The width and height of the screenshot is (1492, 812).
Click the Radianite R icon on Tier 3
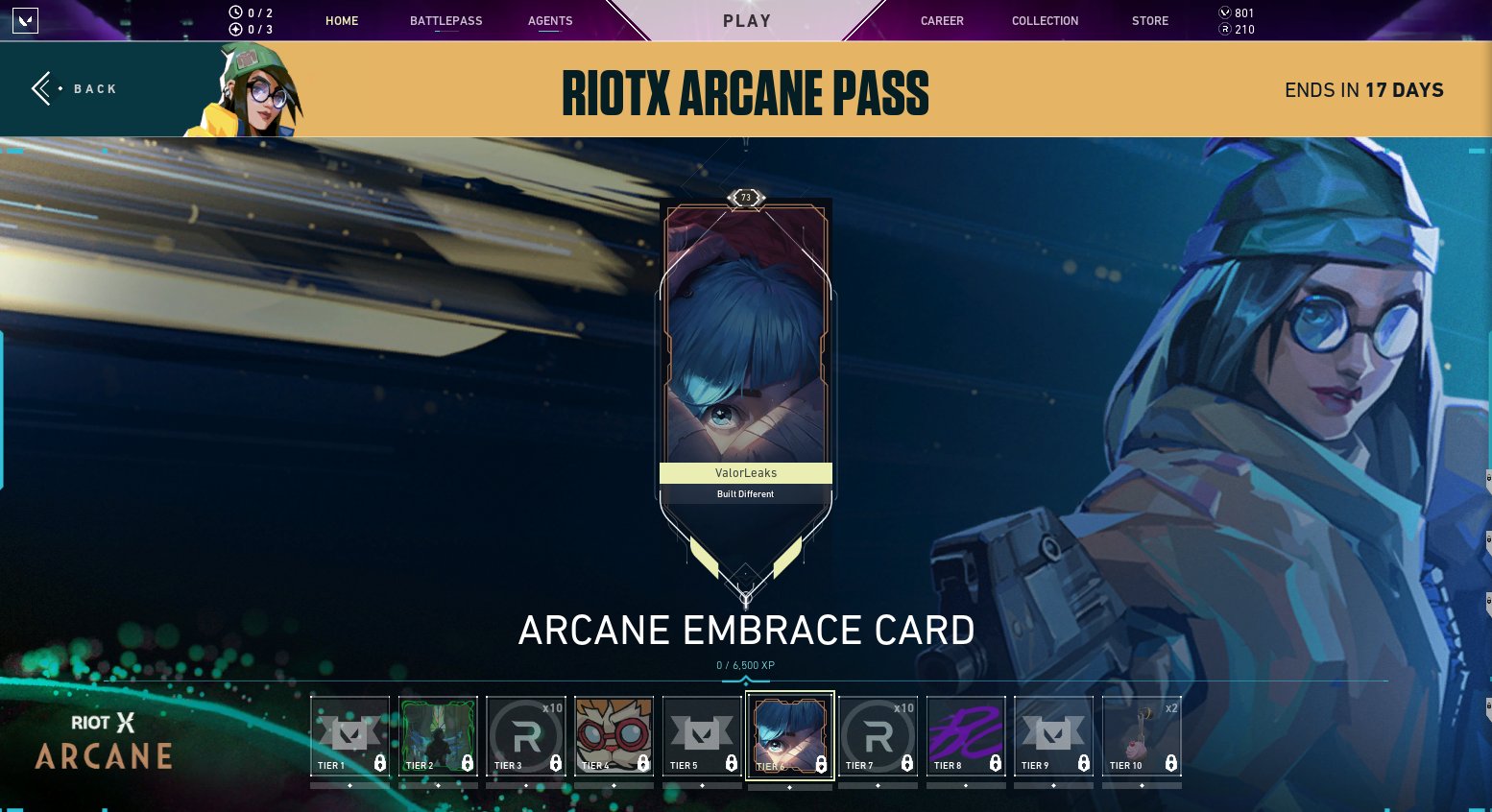525,732
